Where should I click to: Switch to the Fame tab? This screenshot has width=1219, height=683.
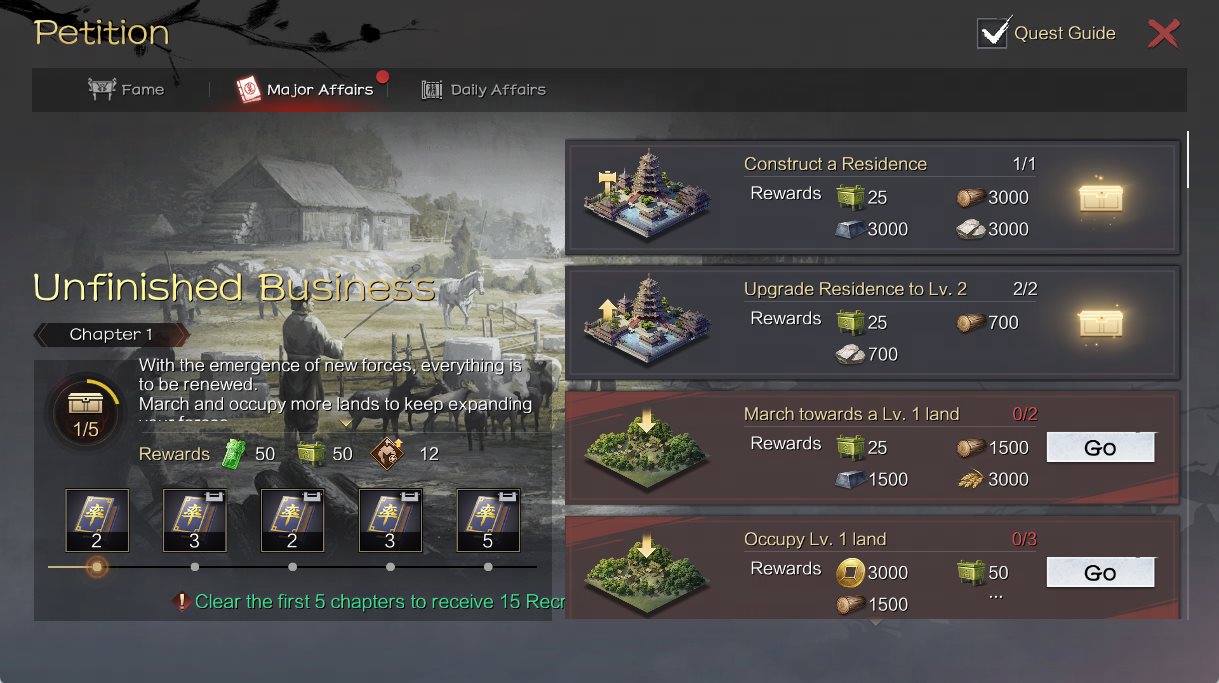[x=127, y=90]
